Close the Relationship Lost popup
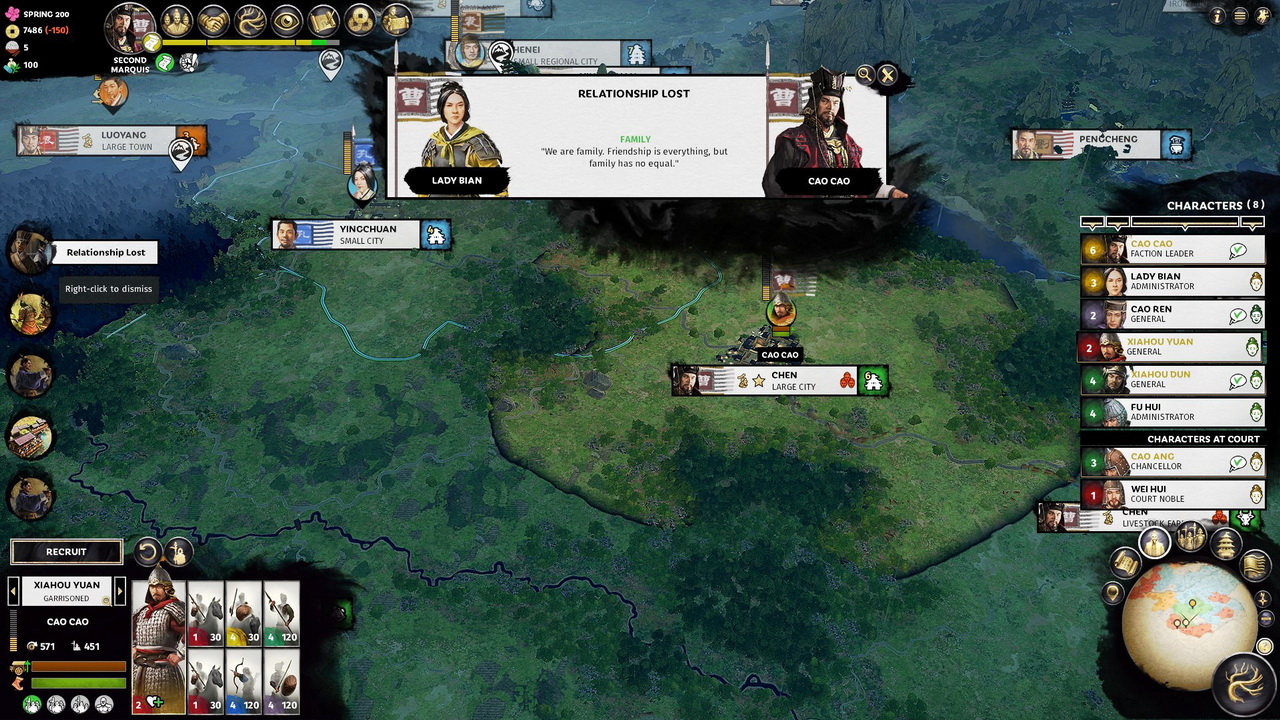Viewport: 1280px width, 720px height. (887, 74)
